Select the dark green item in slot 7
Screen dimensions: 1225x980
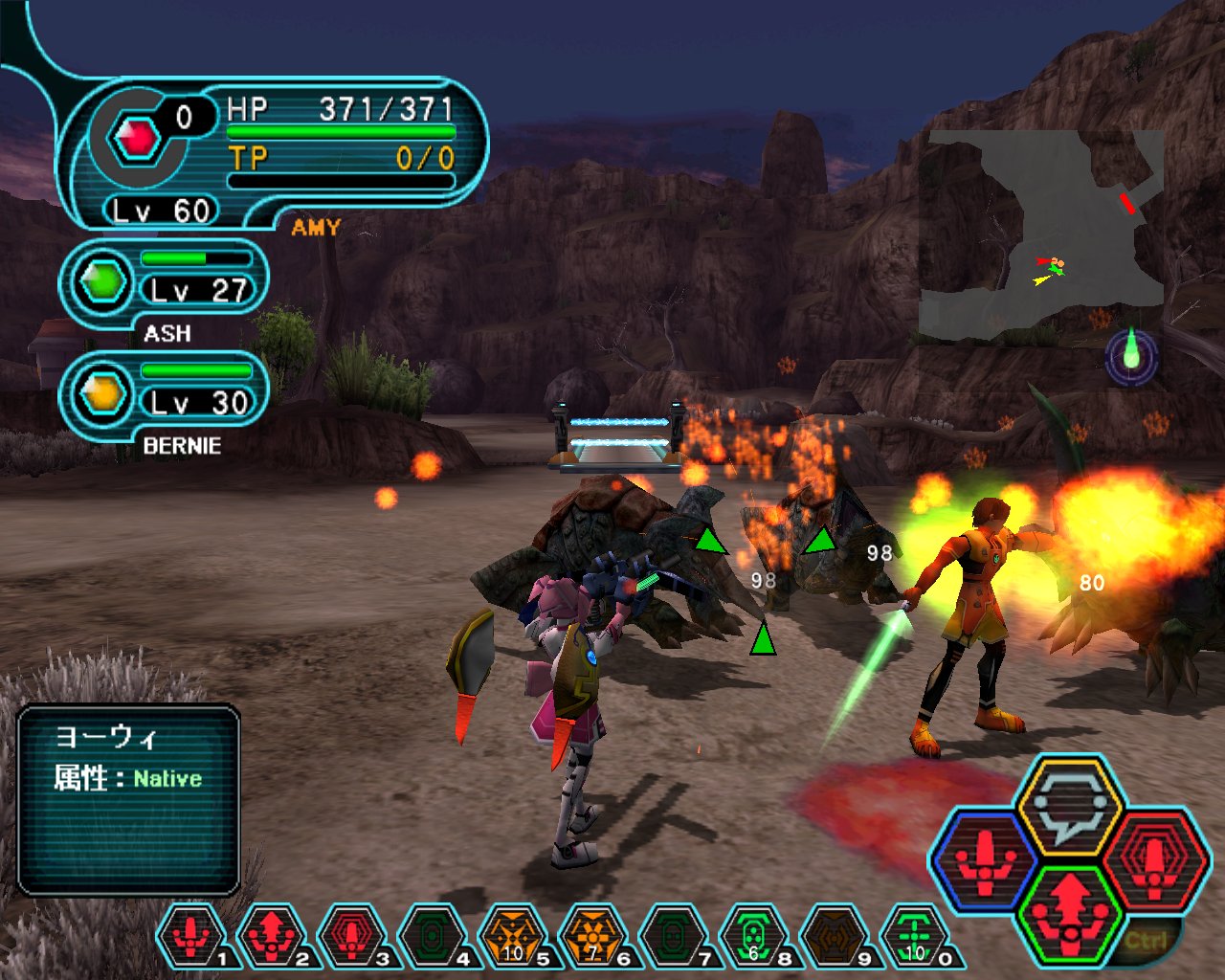click(x=674, y=935)
